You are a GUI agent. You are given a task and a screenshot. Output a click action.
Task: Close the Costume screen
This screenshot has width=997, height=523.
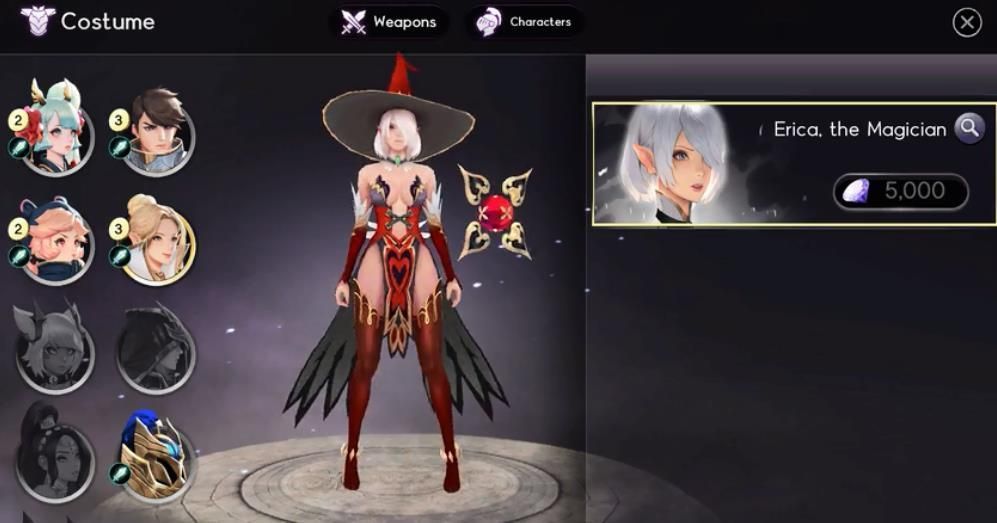(966, 23)
